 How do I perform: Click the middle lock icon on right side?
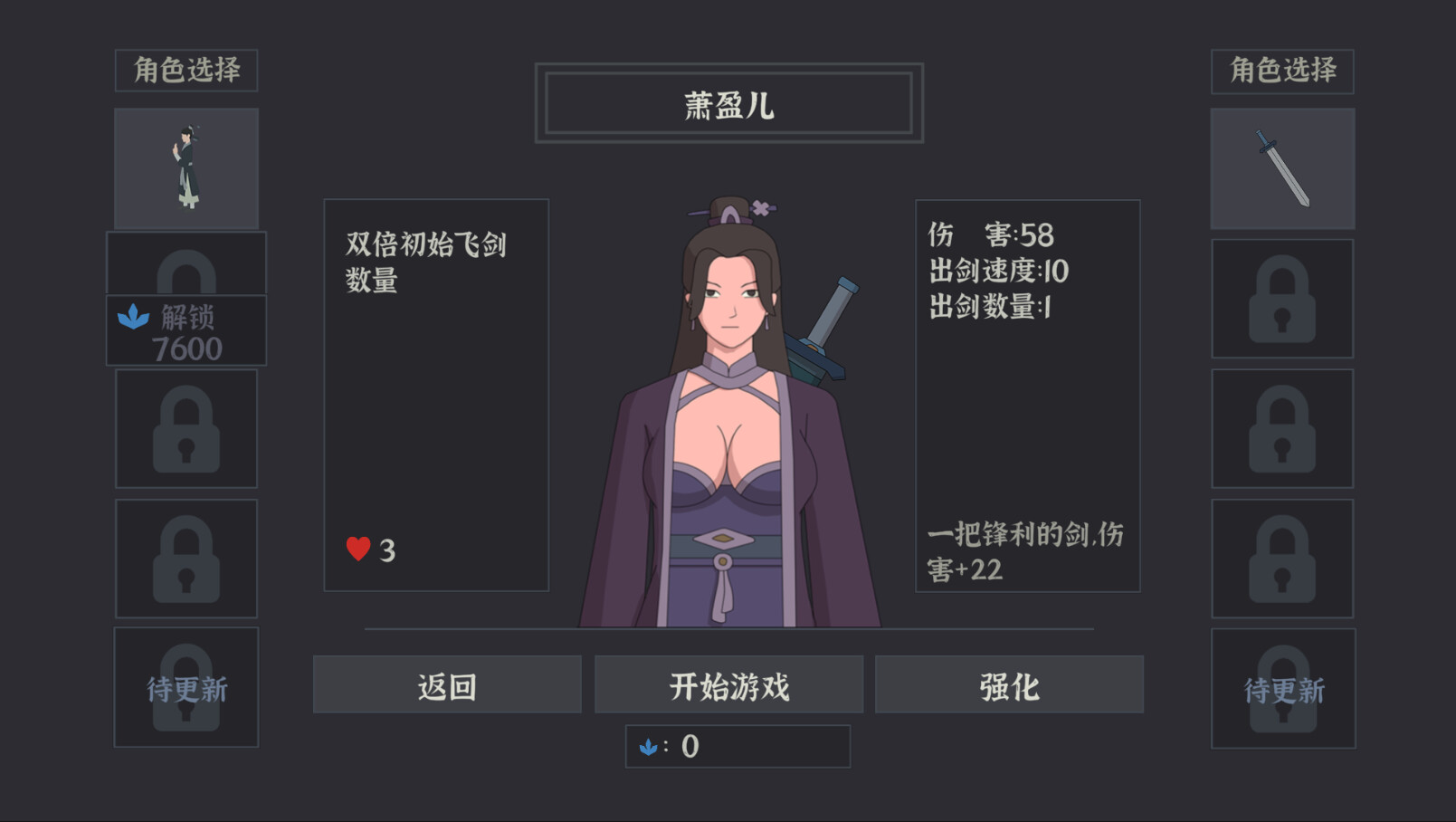tap(1282, 428)
